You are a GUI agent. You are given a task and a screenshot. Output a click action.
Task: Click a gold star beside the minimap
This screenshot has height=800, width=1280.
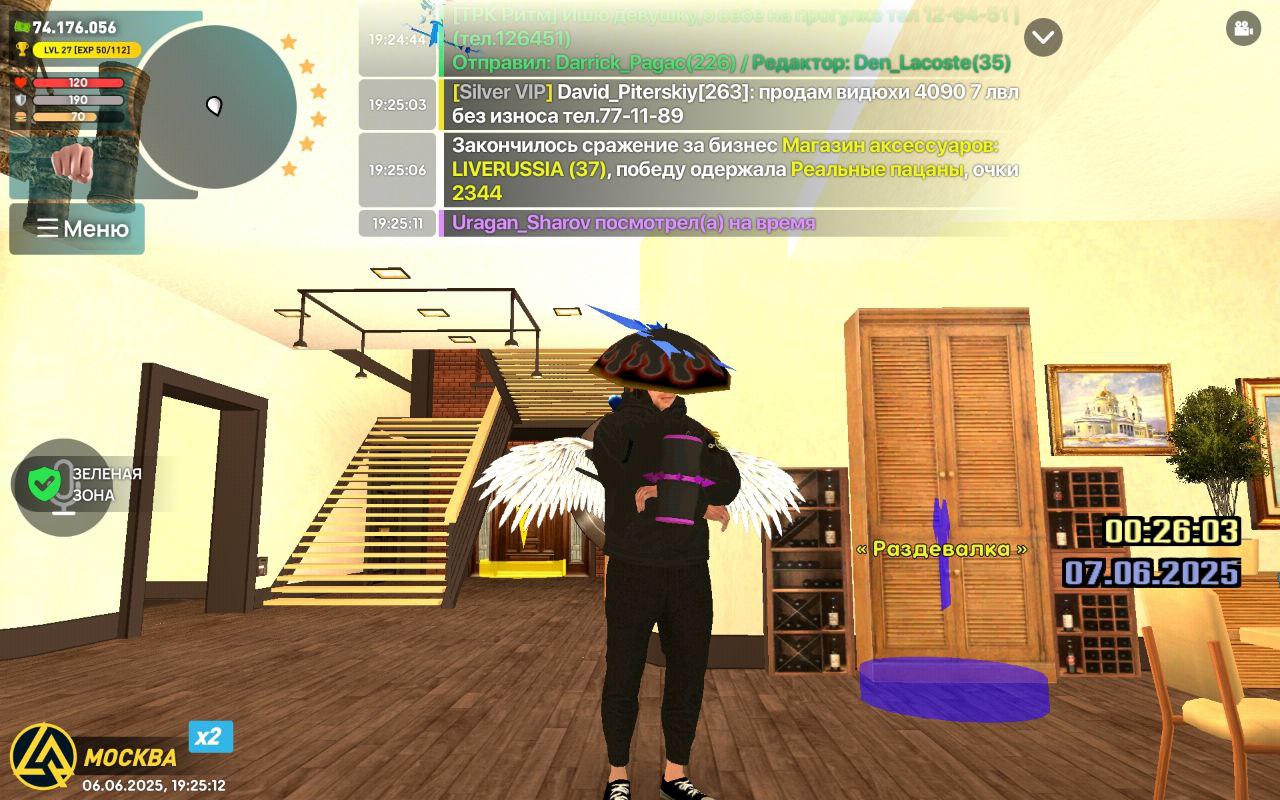click(289, 40)
